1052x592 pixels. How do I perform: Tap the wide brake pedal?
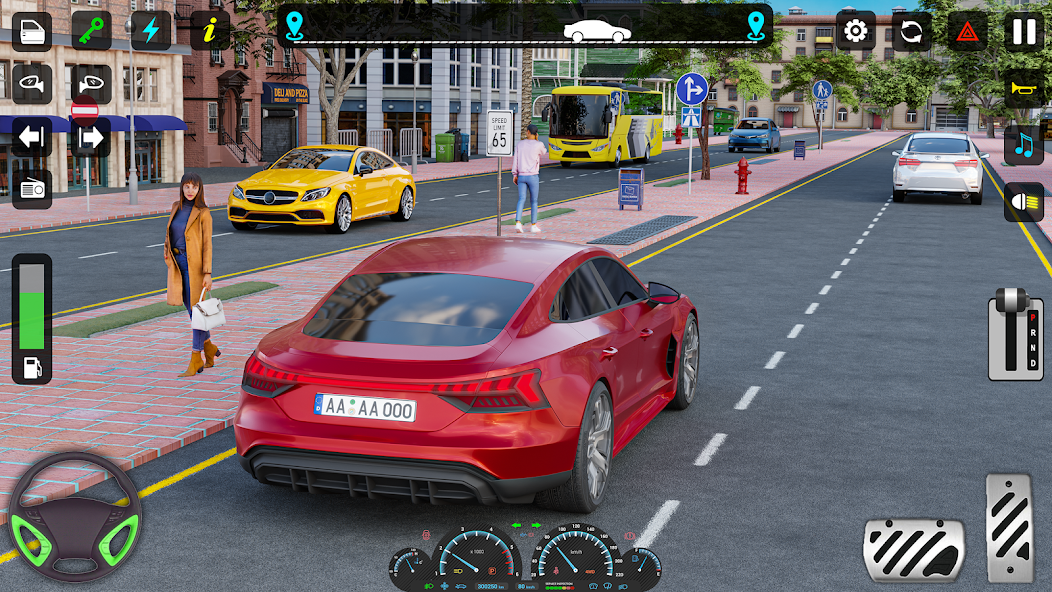[913, 549]
